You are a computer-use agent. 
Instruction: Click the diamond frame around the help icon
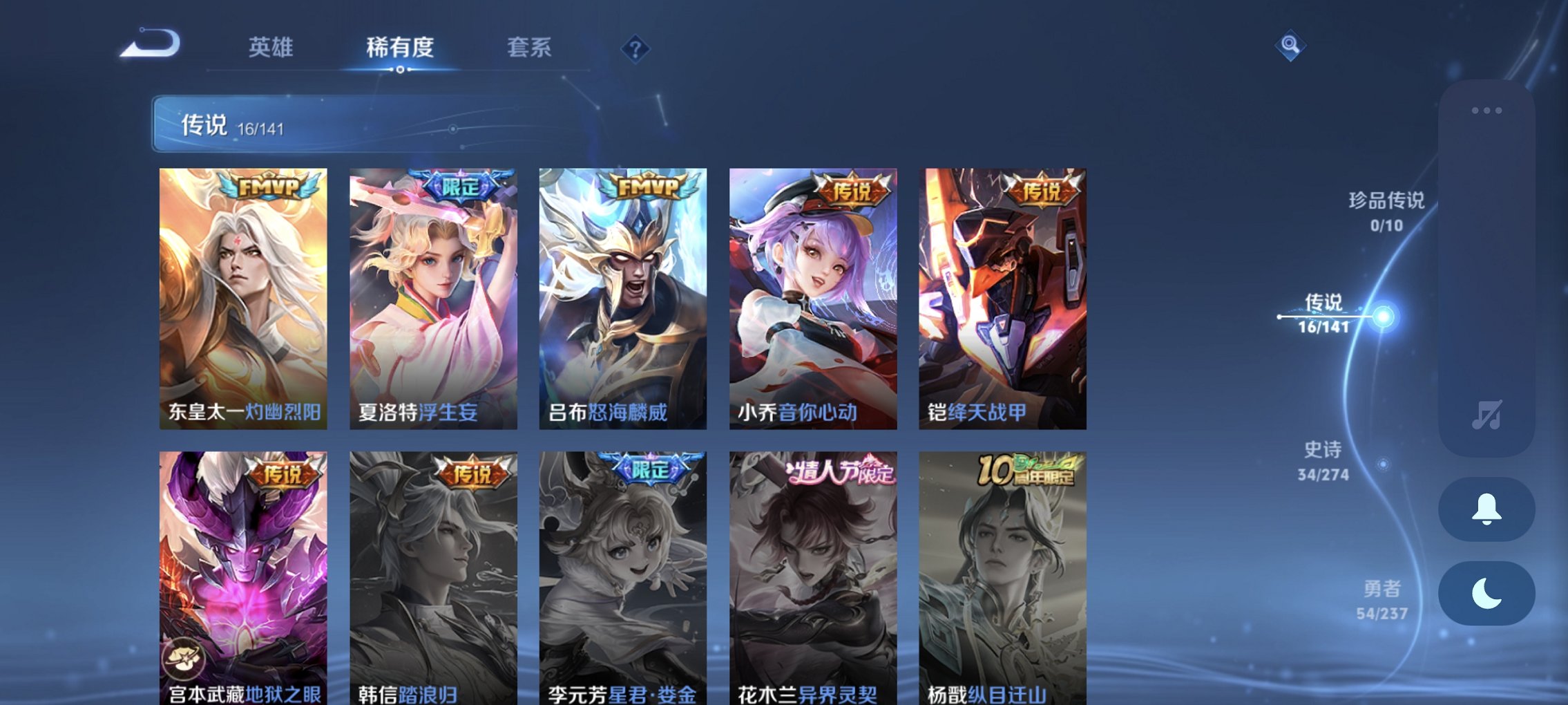636,48
